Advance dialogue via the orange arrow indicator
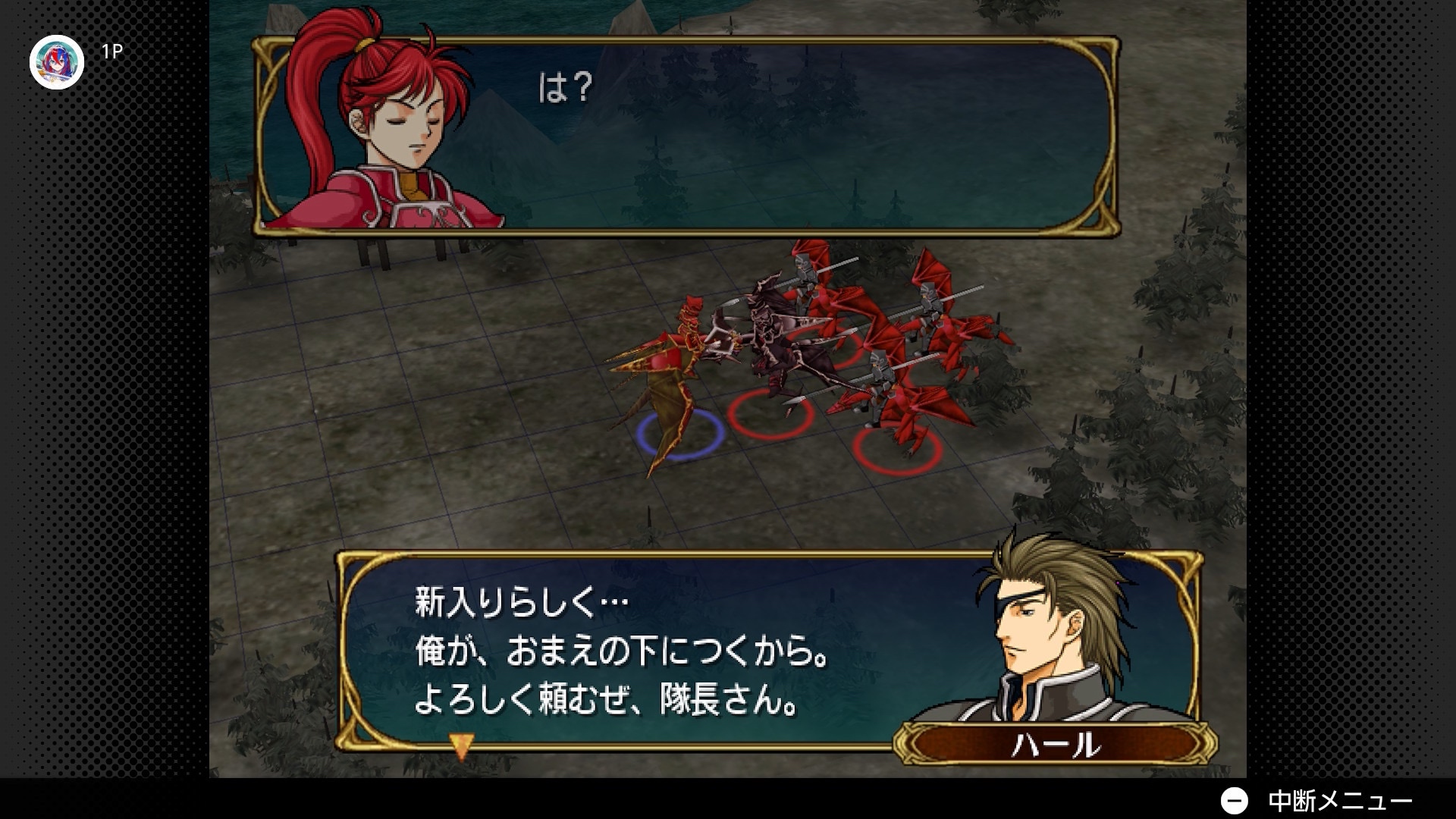 click(461, 745)
